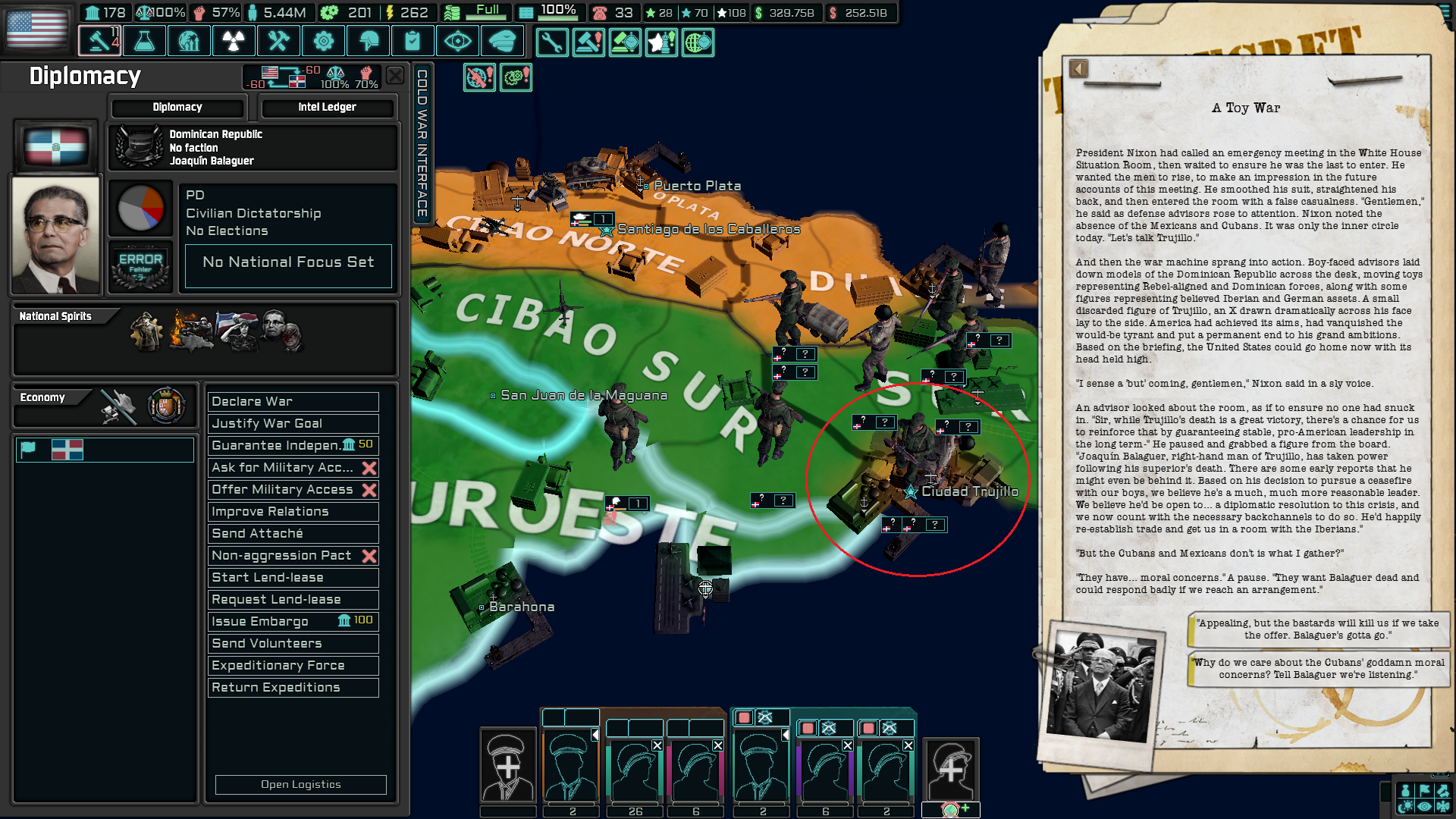The width and height of the screenshot is (1456, 819).
Task: Open the Intelligence Agency eye icon
Action: click(458, 41)
